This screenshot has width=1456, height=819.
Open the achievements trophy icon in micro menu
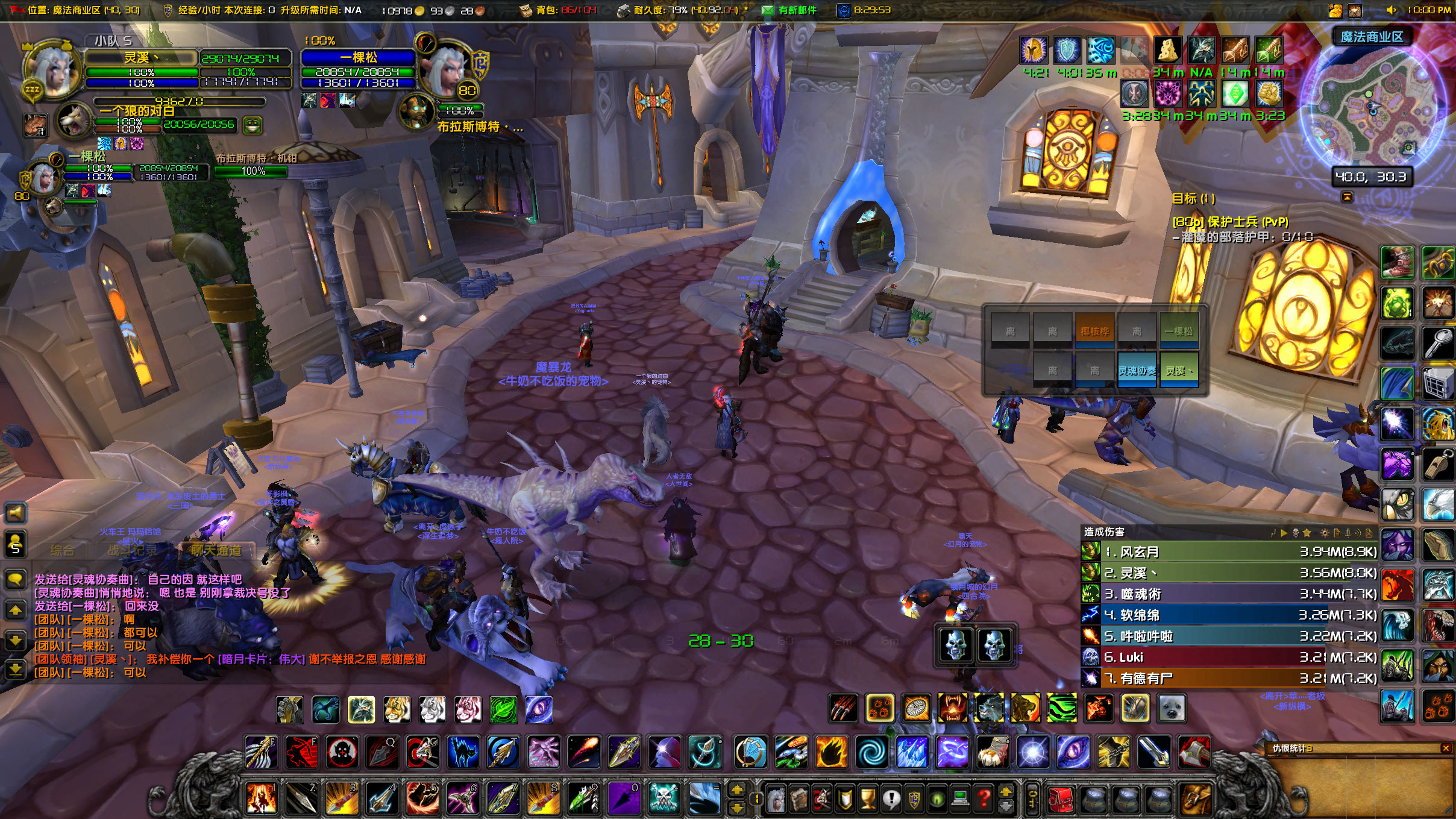(868, 799)
